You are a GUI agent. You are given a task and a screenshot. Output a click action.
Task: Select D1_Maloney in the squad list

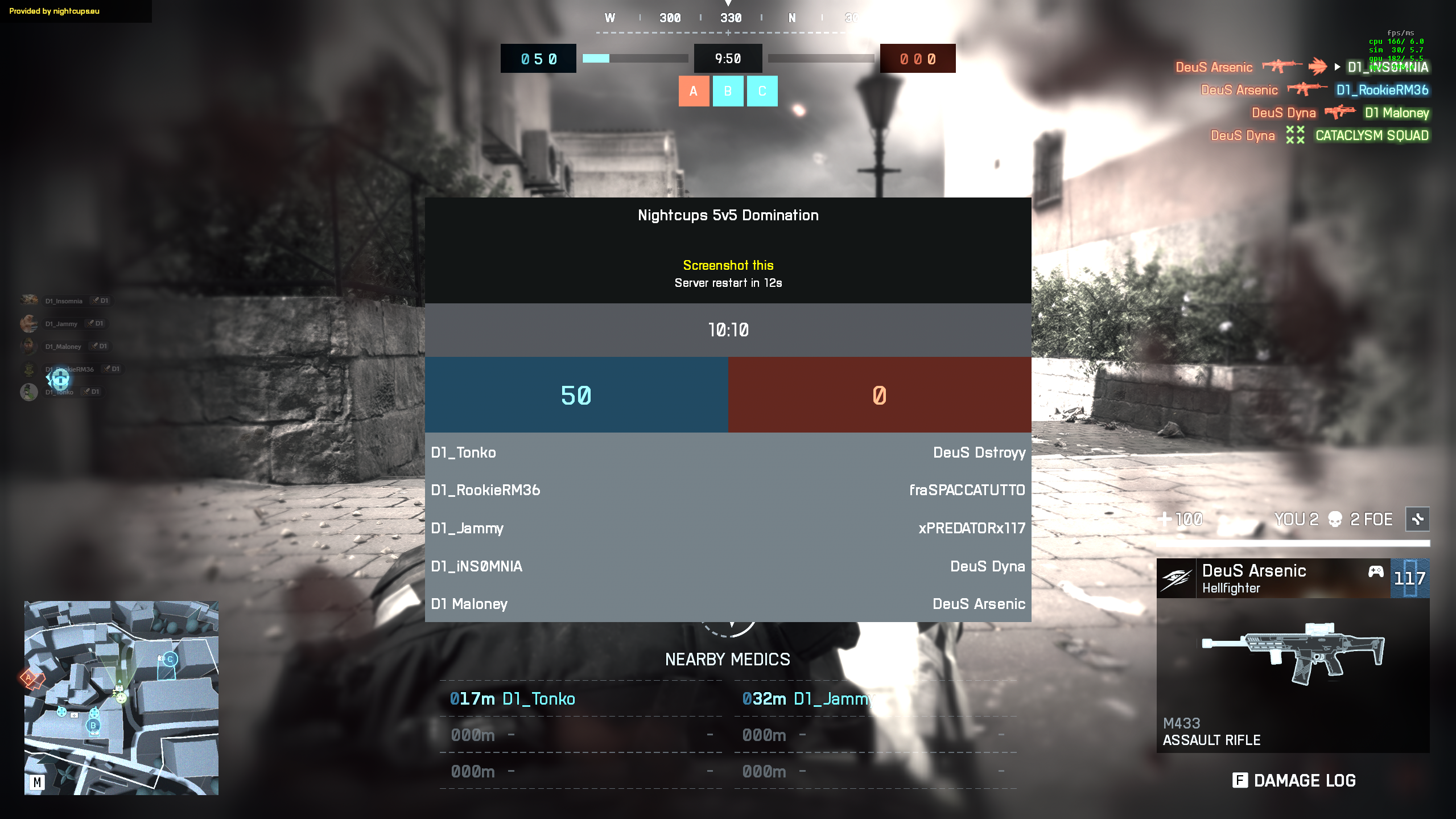click(63, 347)
